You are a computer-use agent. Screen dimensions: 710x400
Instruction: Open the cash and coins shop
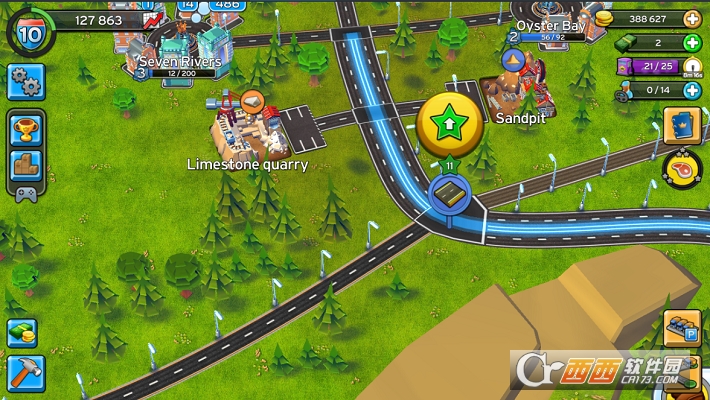22,332
